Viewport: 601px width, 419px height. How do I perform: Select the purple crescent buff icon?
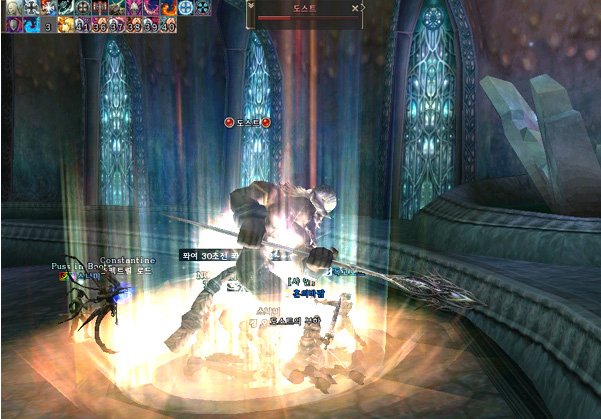150,7
